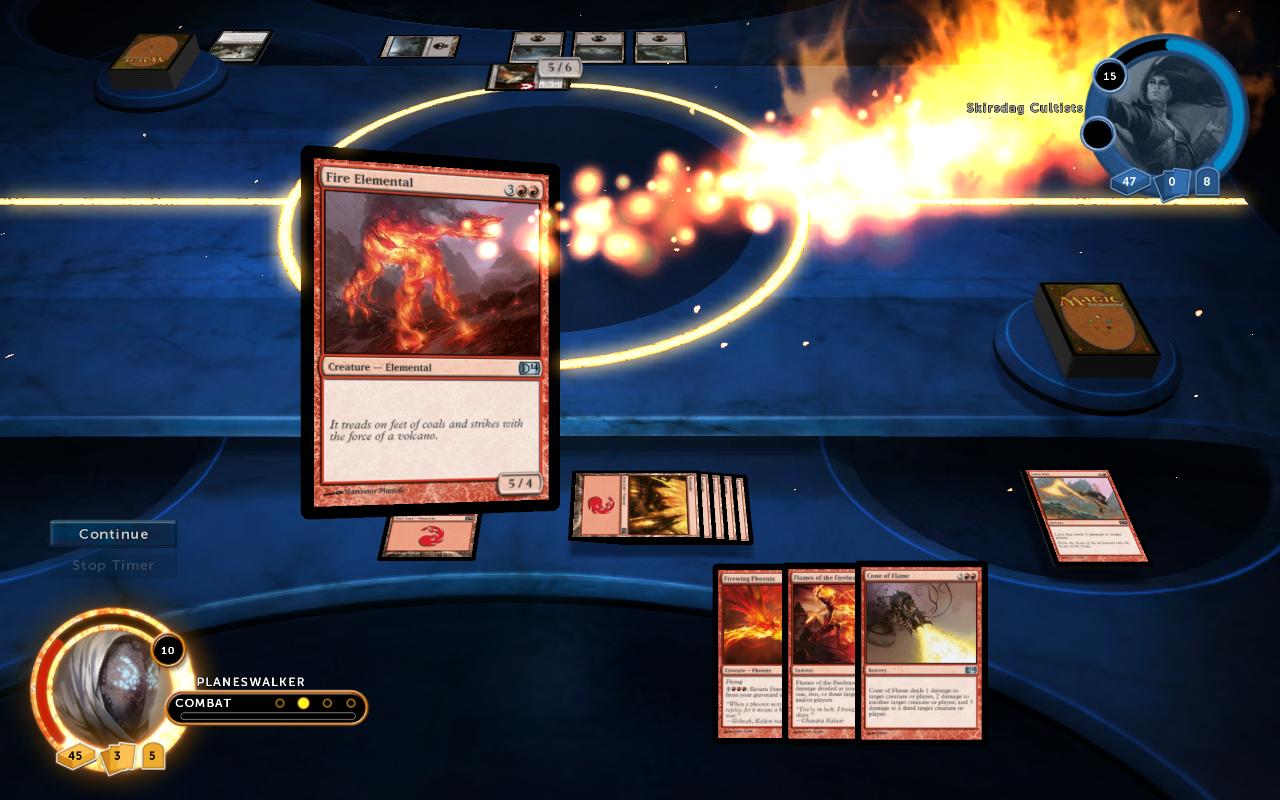This screenshot has height=800, width=1280.
Task: Click your life total badge showing 10
Action: click(167, 651)
